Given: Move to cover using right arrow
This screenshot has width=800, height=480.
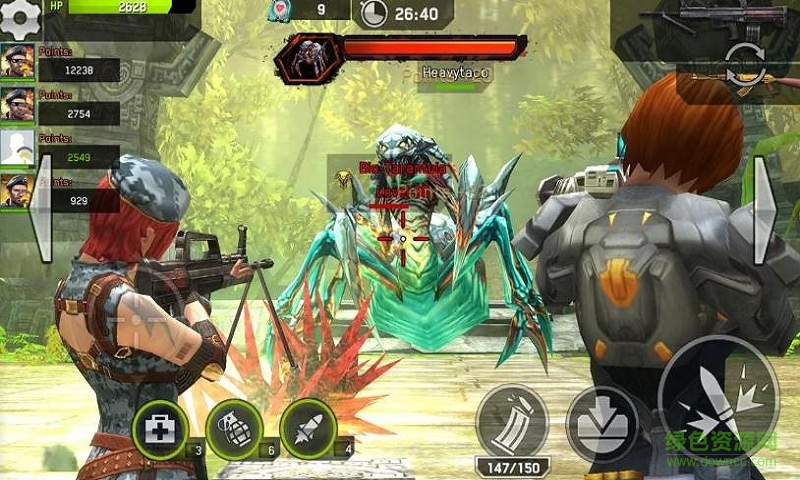Looking at the screenshot, I should click(x=764, y=222).
